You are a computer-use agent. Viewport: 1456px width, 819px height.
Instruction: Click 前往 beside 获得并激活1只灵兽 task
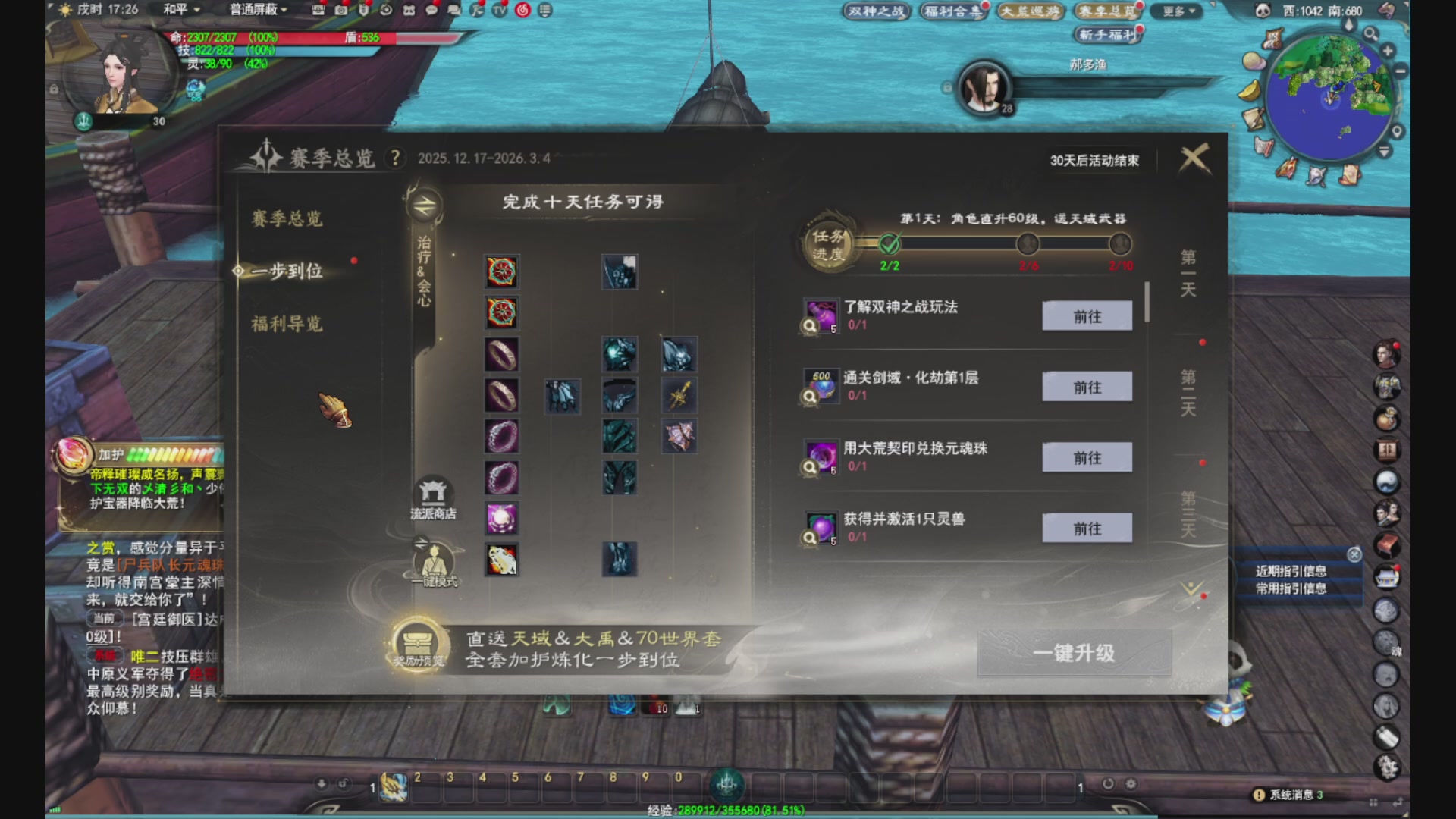click(1087, 528)
